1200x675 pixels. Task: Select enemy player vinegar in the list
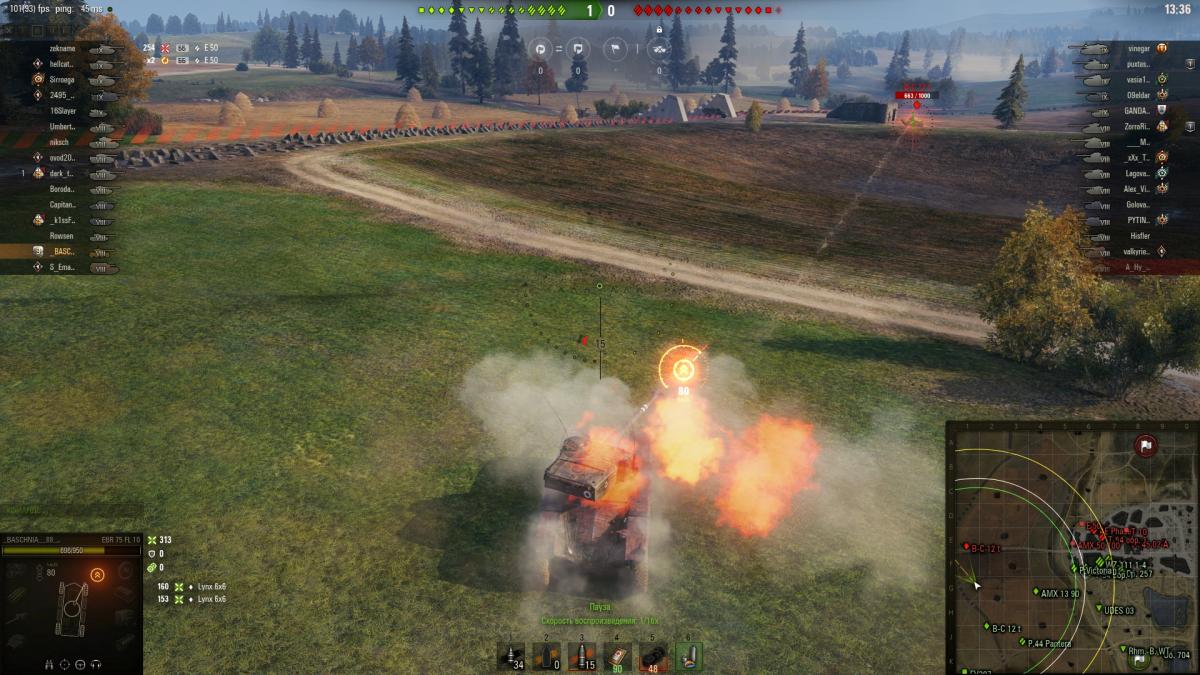click(x=1138, y=48)
